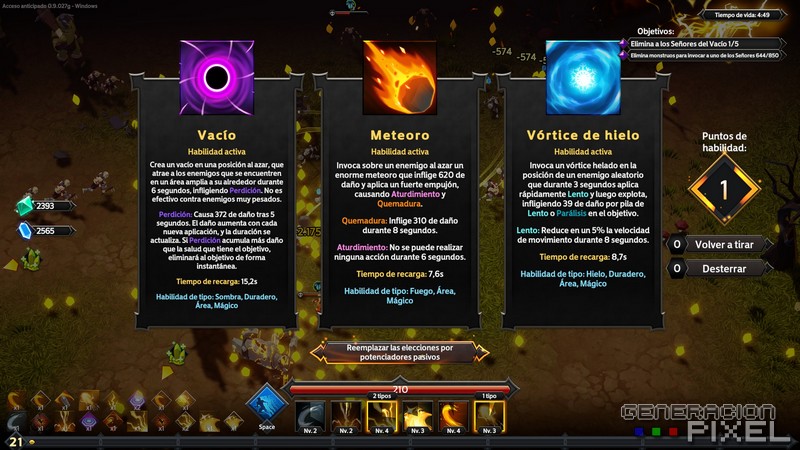Activate the blue dash ability icon
800x450 pixels.
click(x=267, y=404)
